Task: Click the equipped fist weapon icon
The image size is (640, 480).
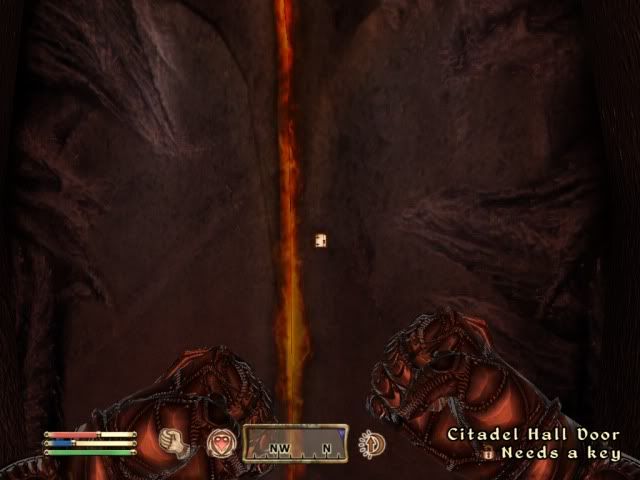Action: [x=178, y=441]
